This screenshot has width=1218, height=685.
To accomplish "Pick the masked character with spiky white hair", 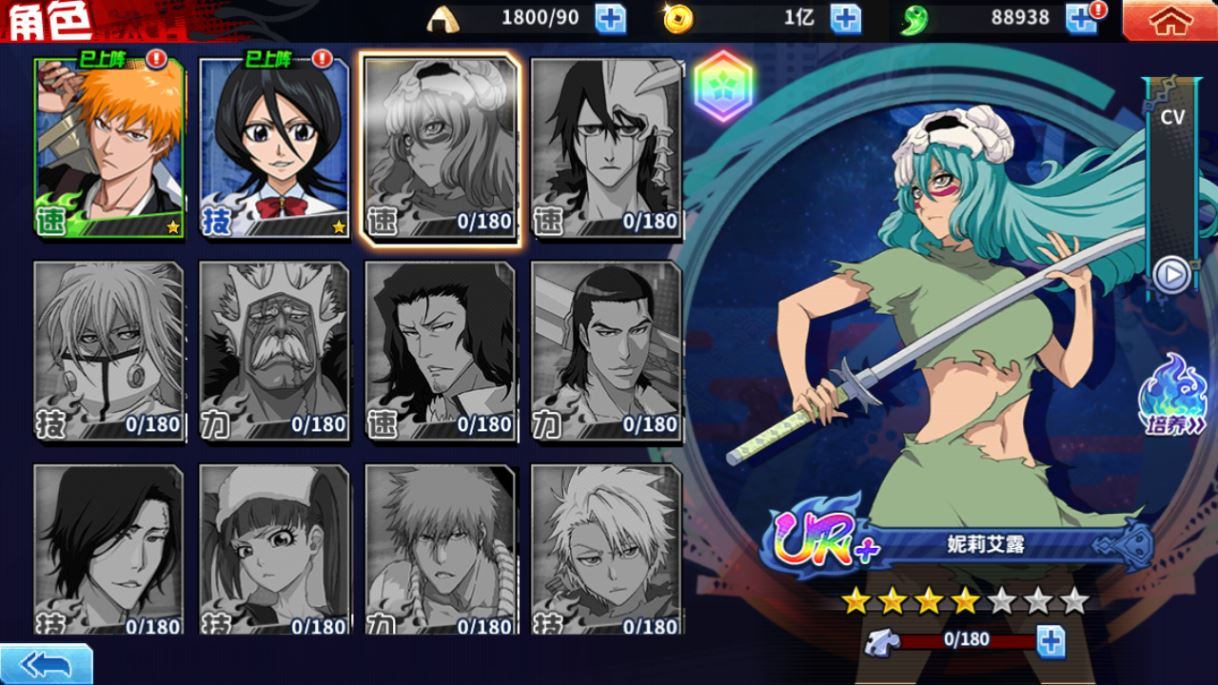I will pyautogui.click(x=110, y=350).
